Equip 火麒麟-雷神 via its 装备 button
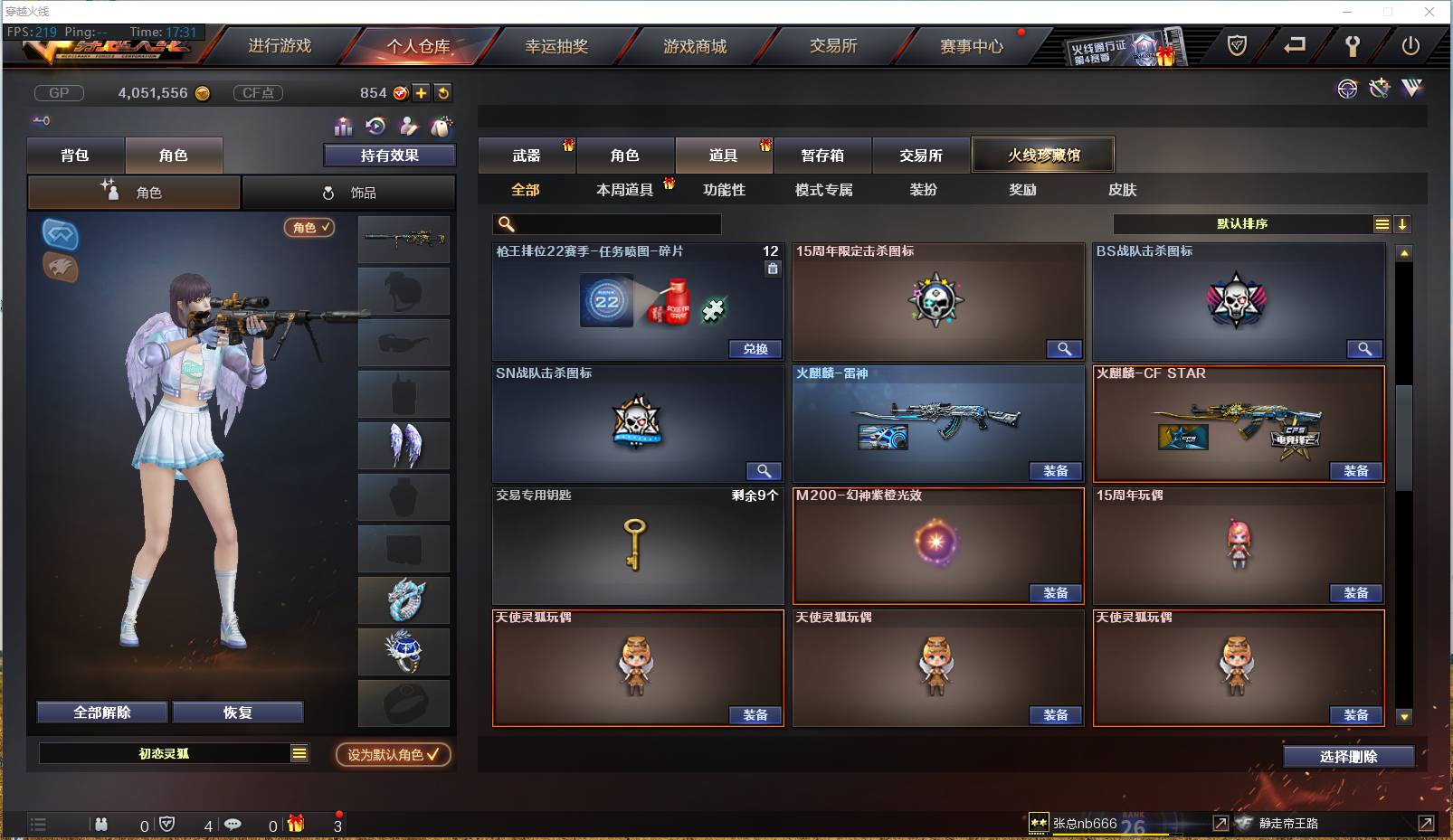Viewport: 1453px width, 840px height. coord(1055,471)
